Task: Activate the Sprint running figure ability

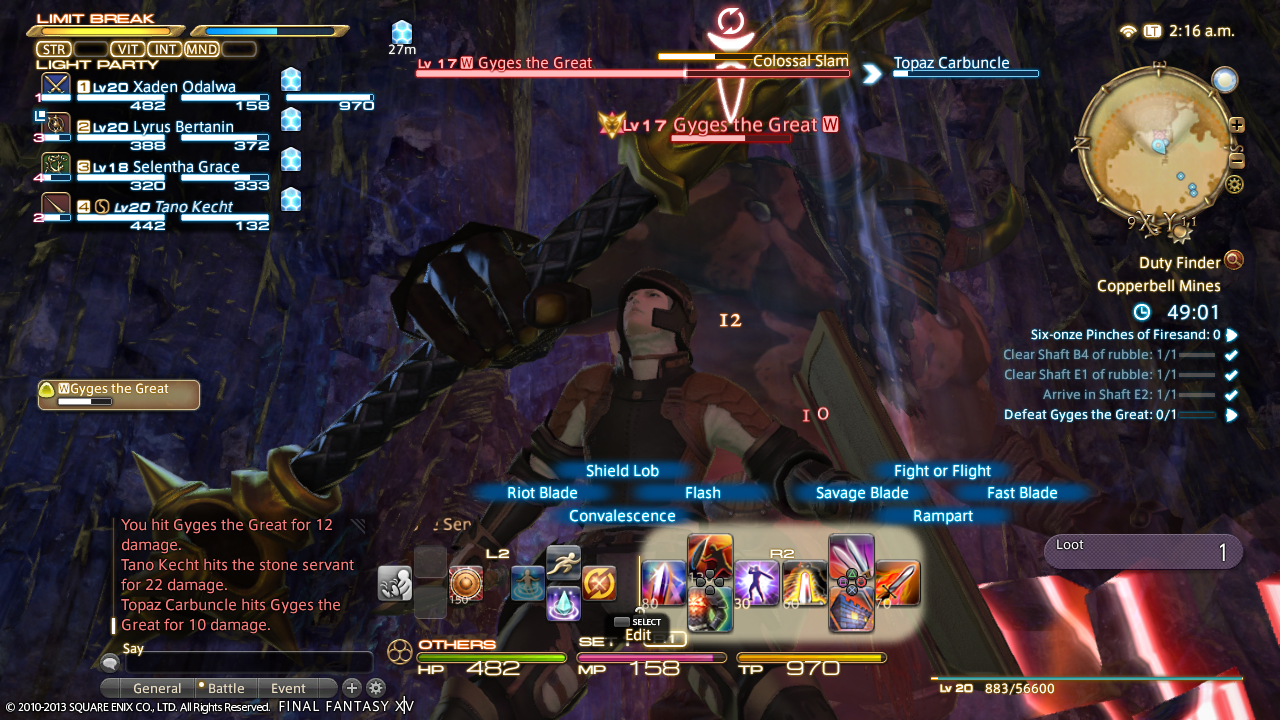Action: pyautogui.click(x=563, y=563)
